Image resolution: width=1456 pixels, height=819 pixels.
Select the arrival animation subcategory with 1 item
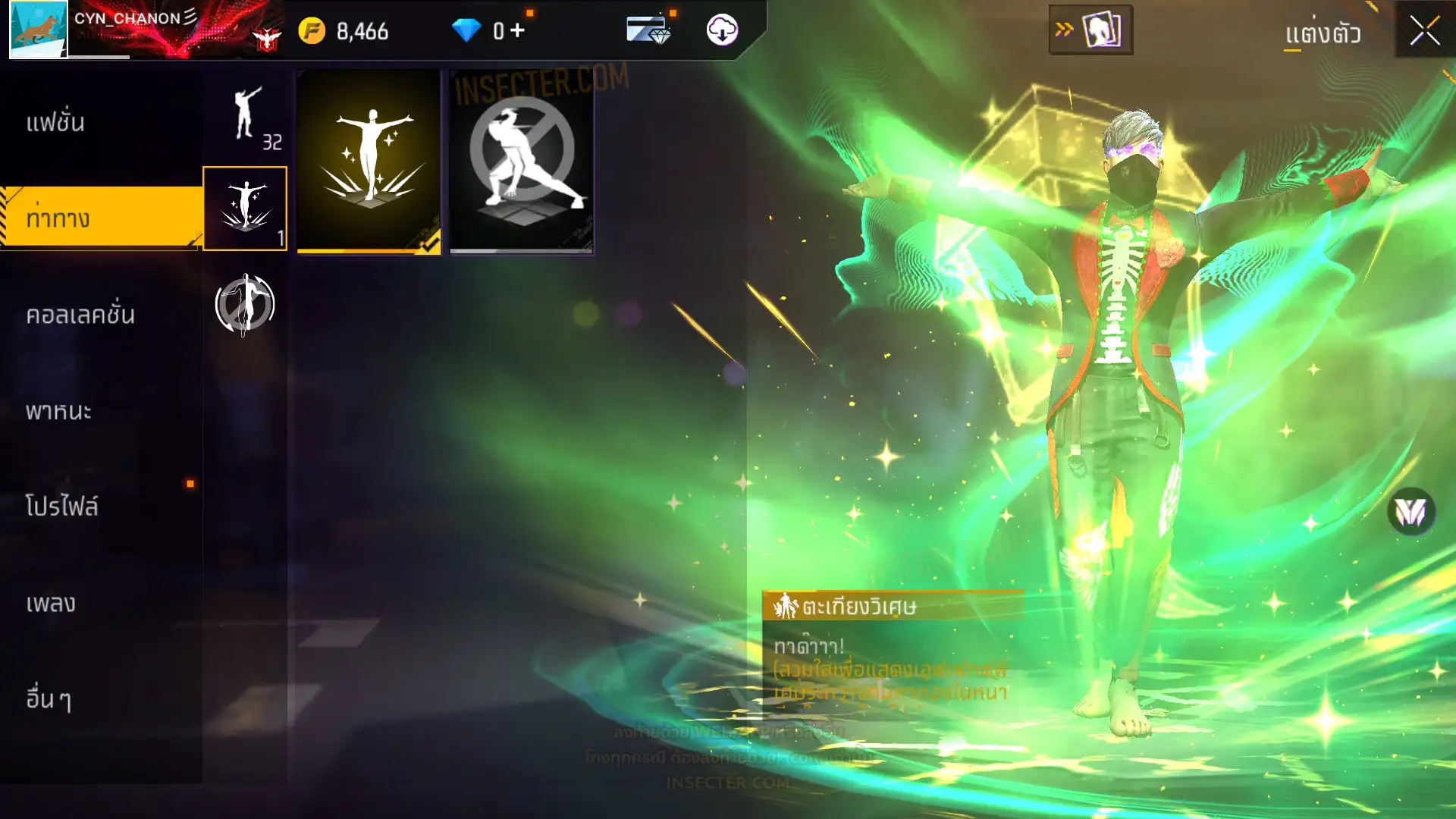pos(245,209)
